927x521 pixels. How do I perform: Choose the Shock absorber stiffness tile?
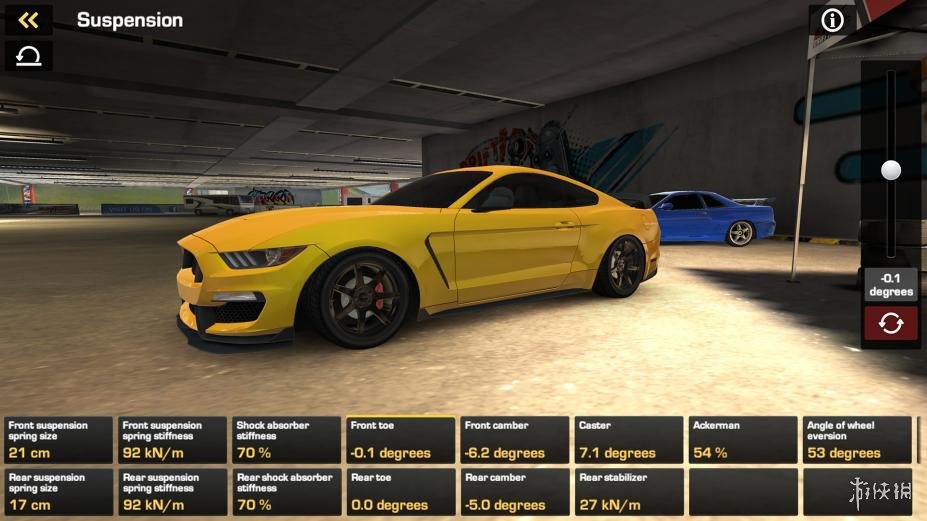pos(287,440)
